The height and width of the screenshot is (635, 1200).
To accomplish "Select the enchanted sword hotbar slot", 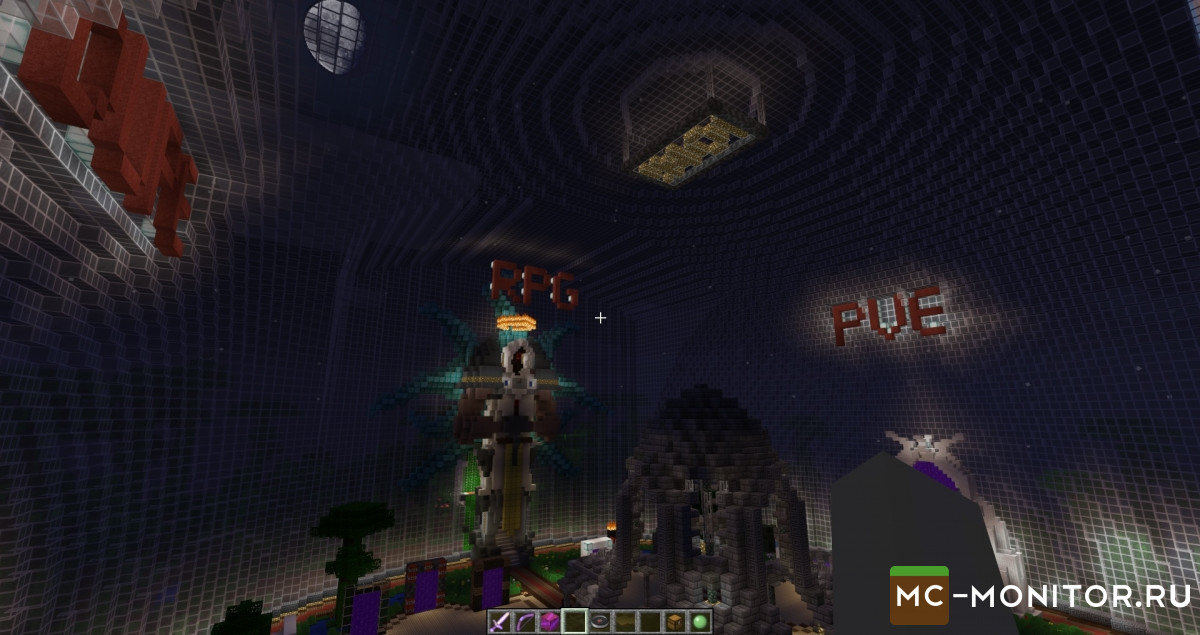I will (498, 621).
